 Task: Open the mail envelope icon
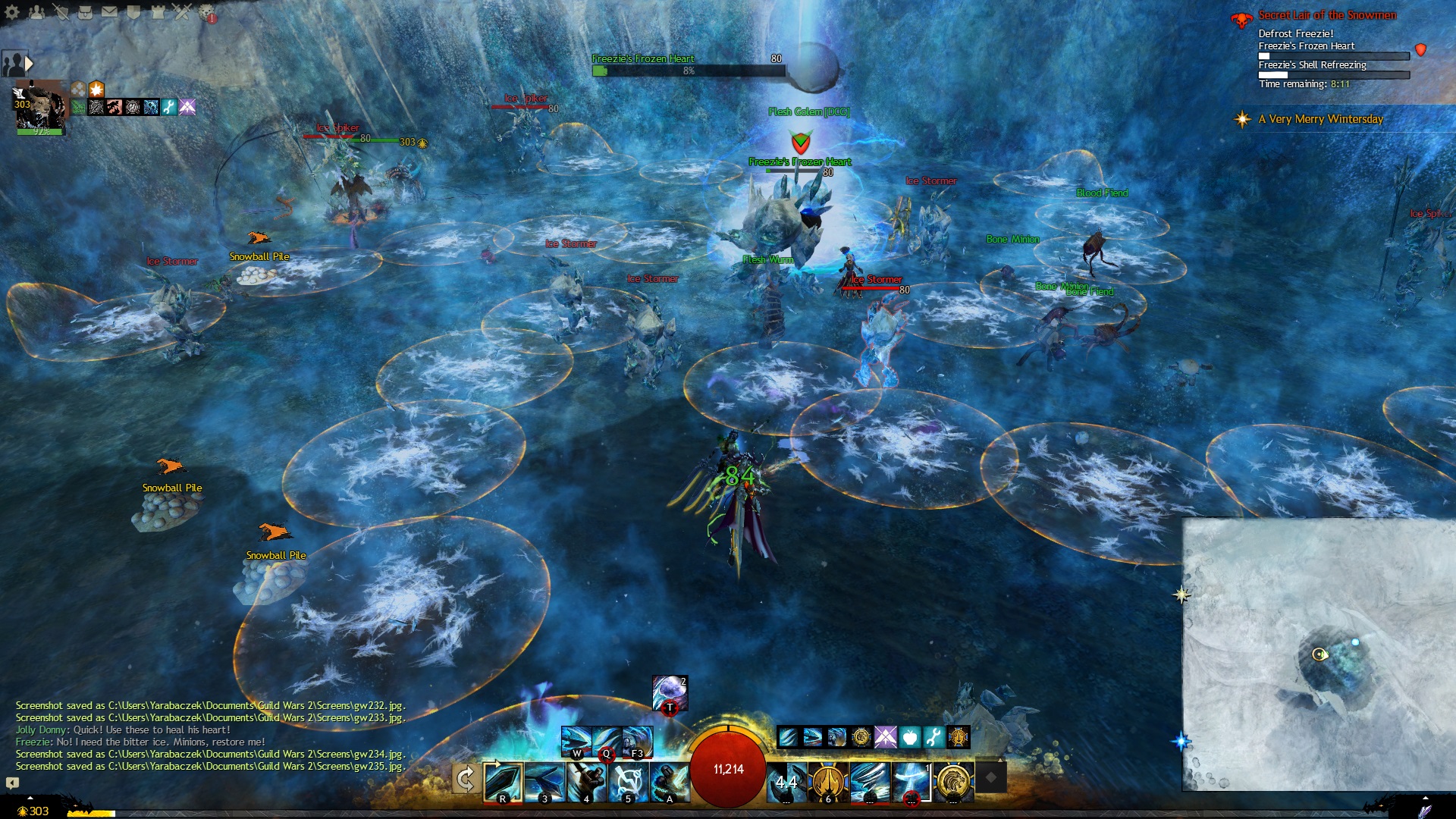point(109,11)
